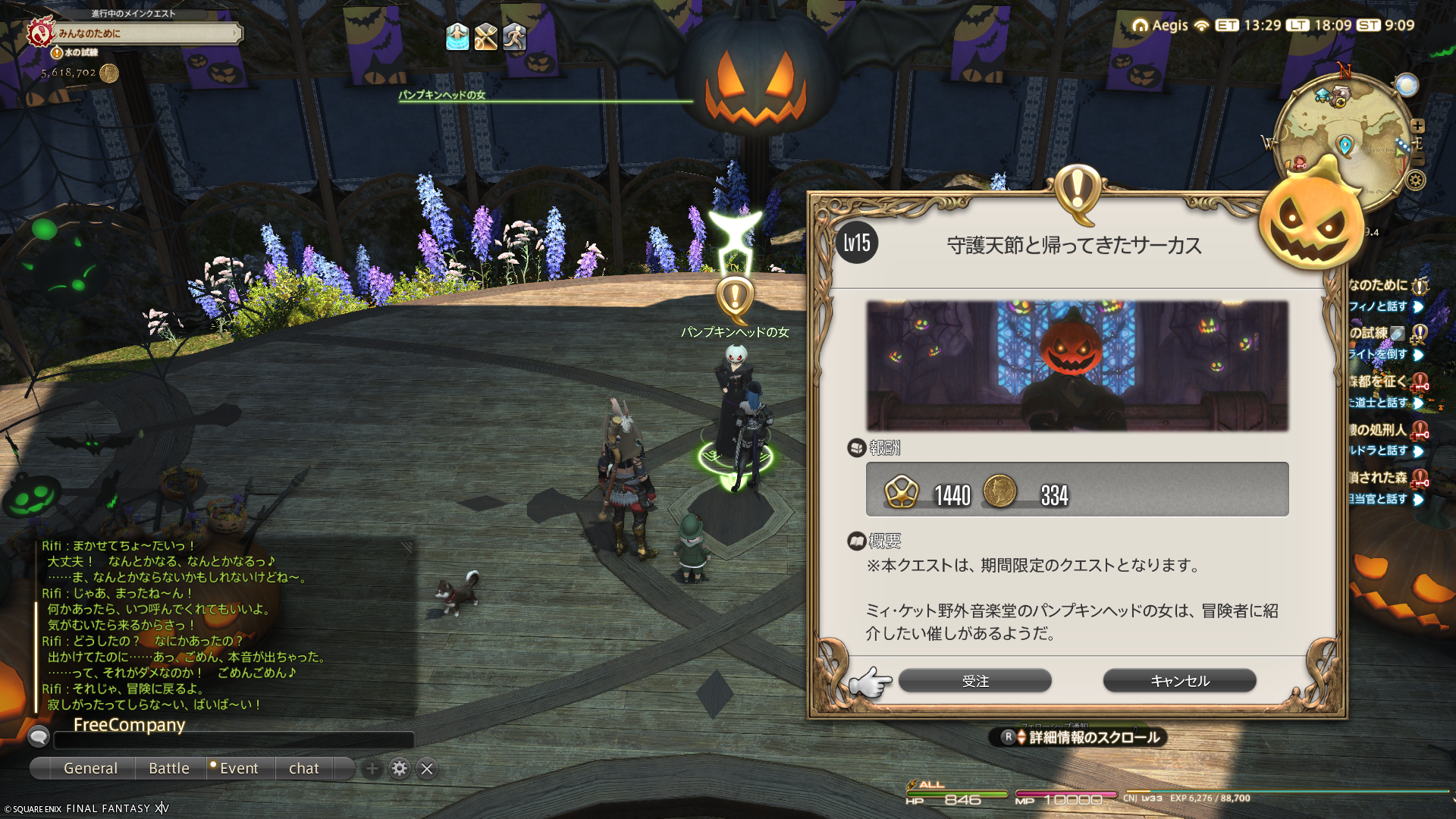Open the Event chat tab
The height and width of the screenshot is (819, 1456).
click(239, 768)
